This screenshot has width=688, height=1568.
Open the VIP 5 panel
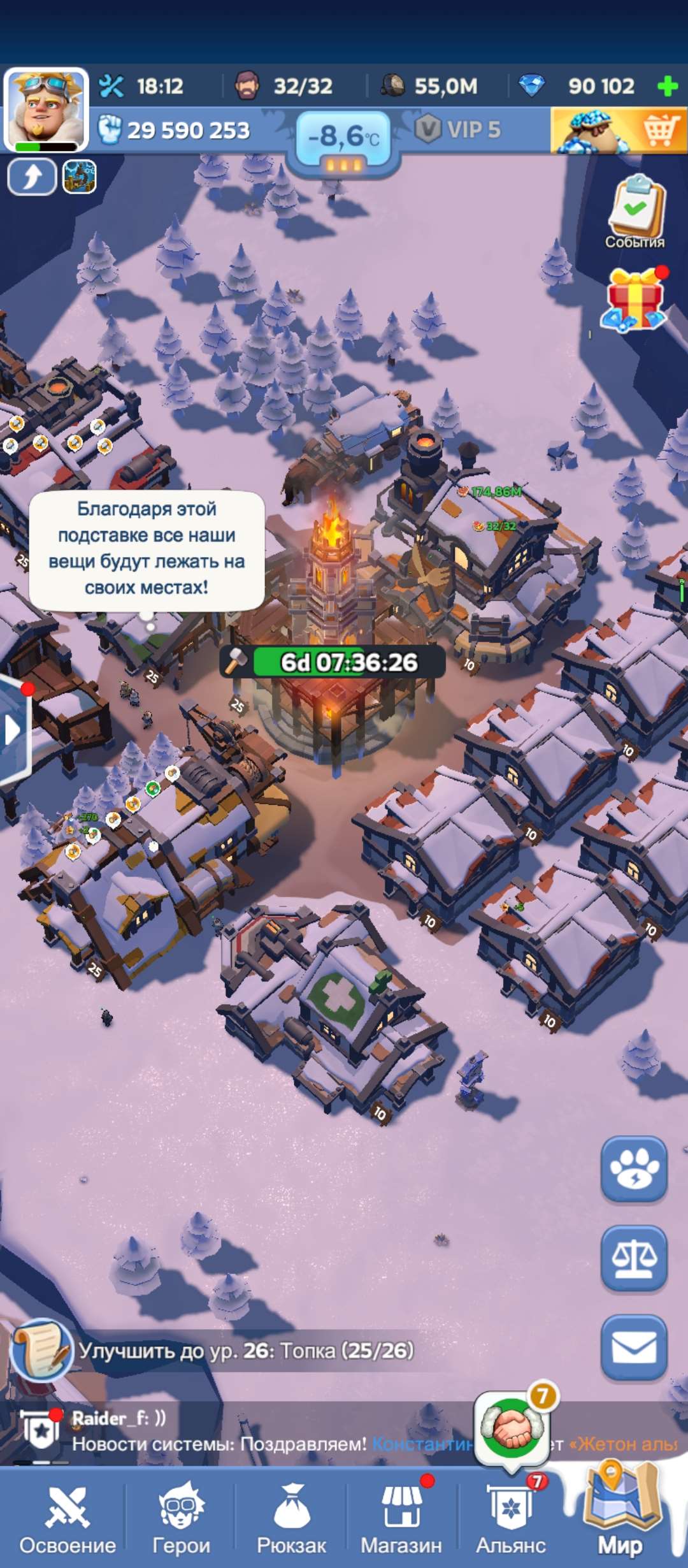(x=459, y=130)
